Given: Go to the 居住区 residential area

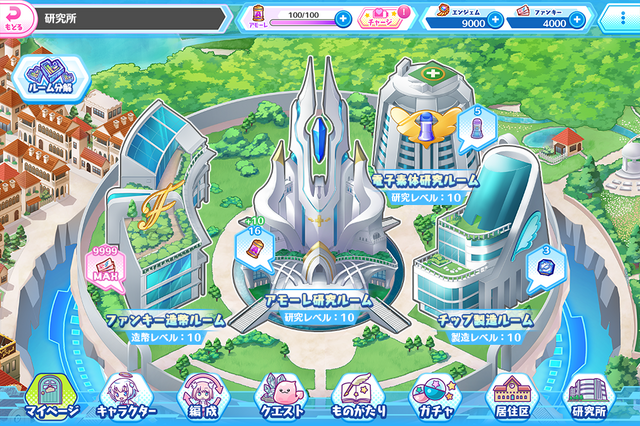Looking at the screenshot, I should click(x=514, y=396).
